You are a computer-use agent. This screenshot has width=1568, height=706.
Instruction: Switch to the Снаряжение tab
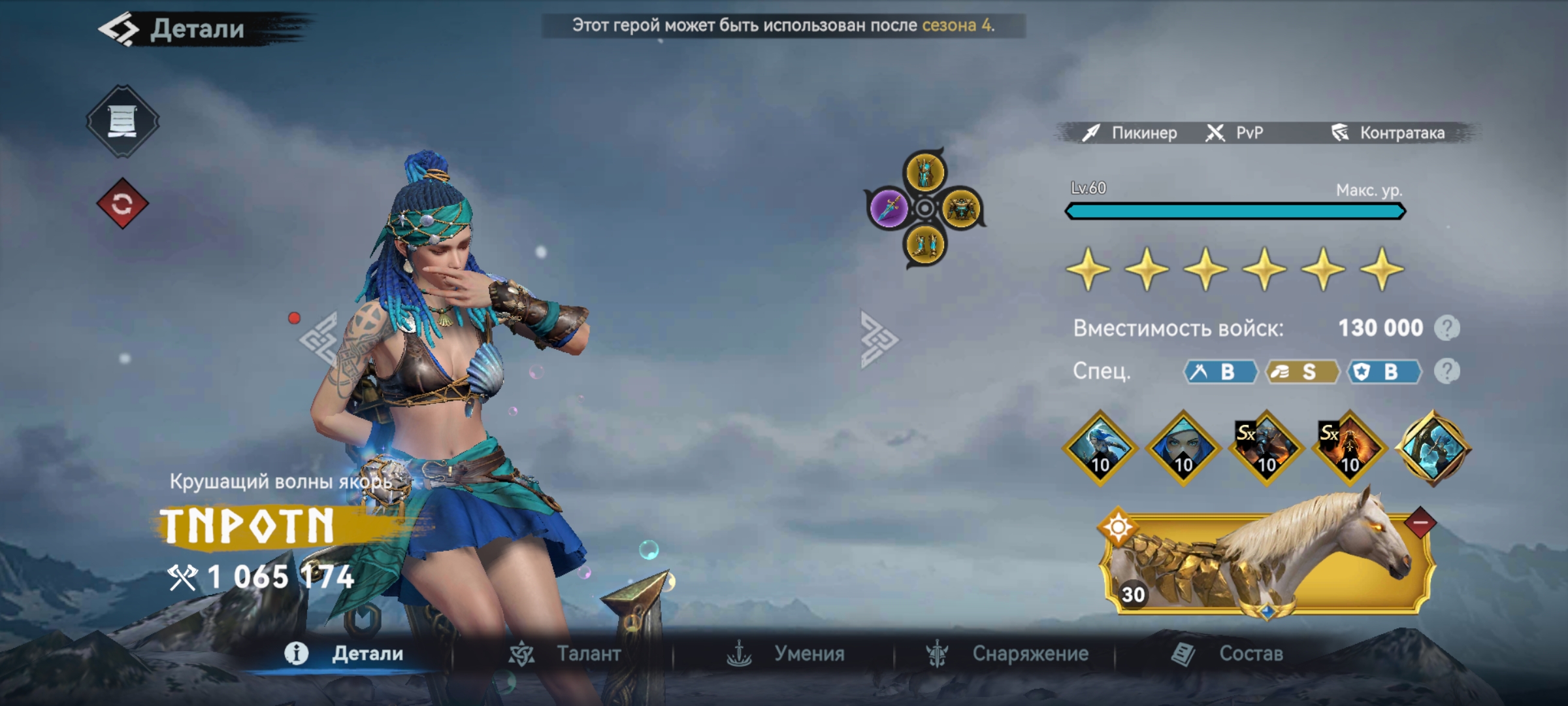point(1007,654)
